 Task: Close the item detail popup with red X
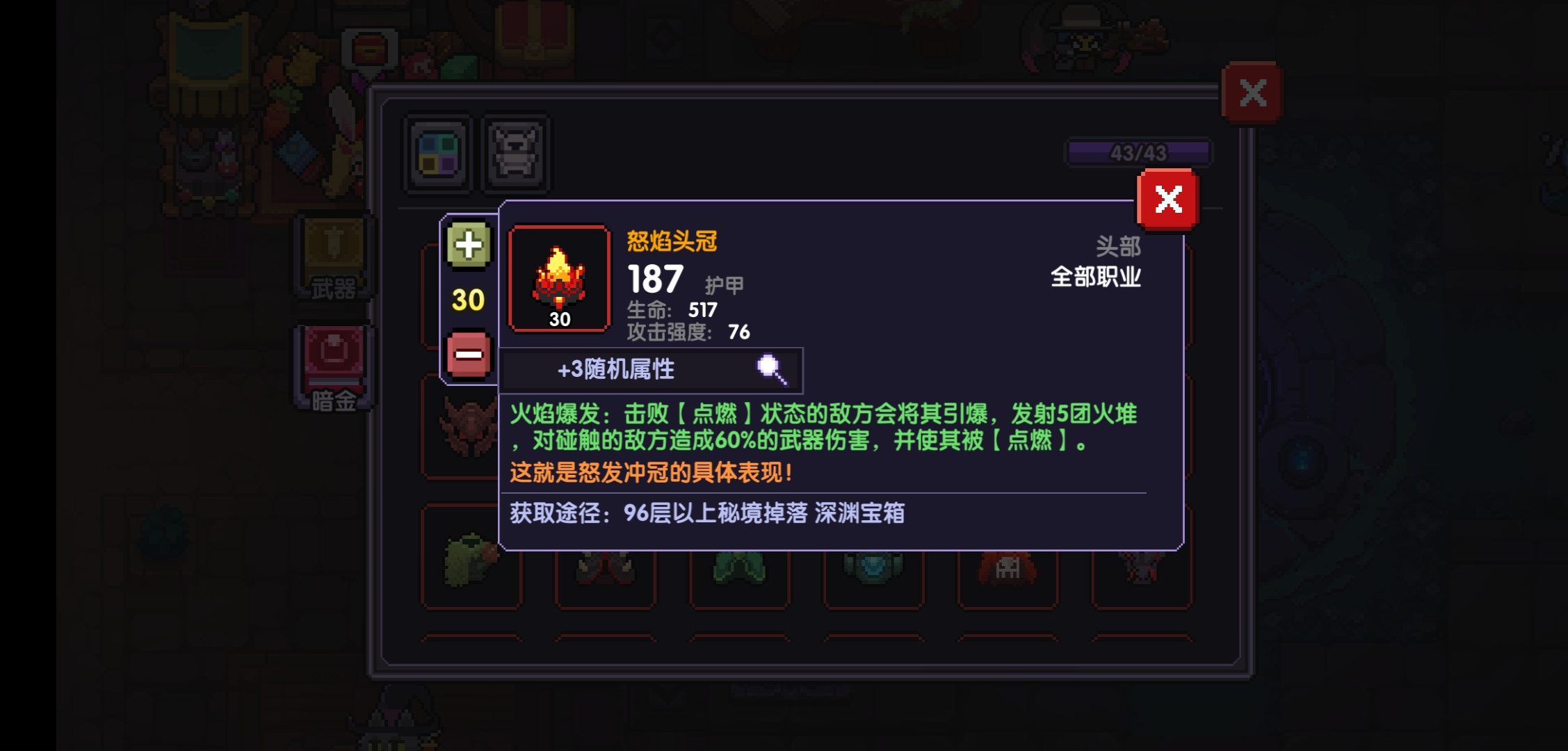(x=1168, y=201)
